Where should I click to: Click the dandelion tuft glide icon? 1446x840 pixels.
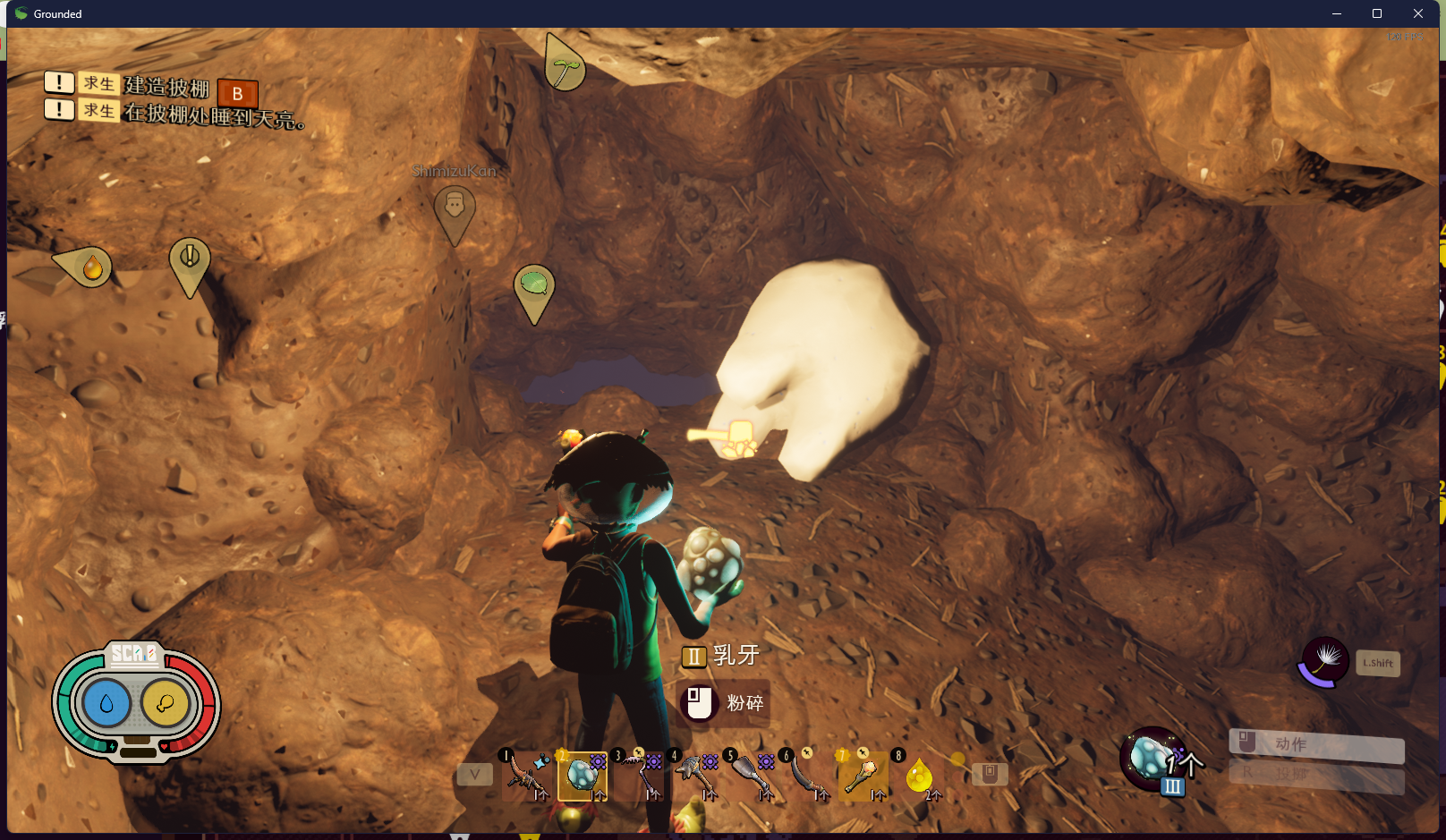[1324, 662]
